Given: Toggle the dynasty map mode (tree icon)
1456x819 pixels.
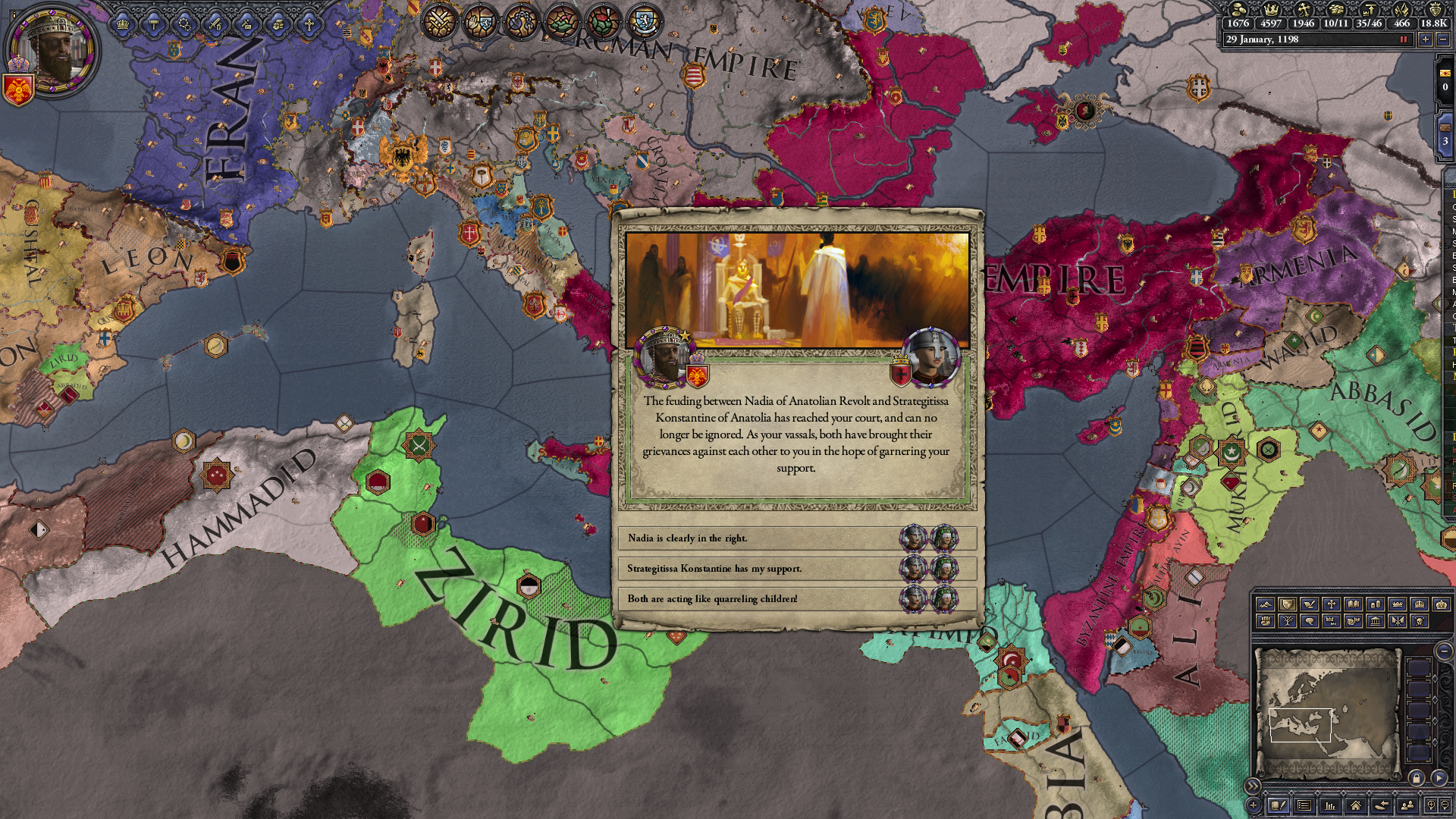Looking at the screenshot, I should tap(1288, 622).
